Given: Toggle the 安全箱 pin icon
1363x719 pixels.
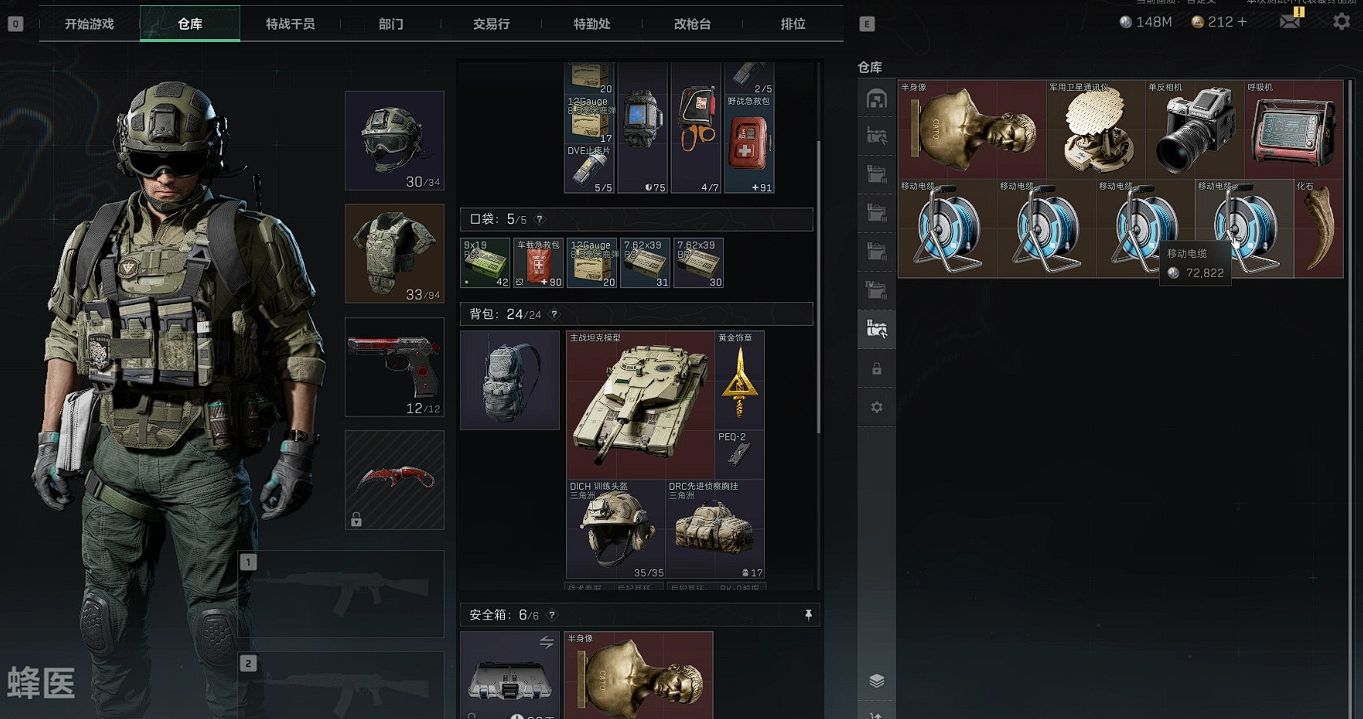Looking at the screenshot, I should pyautogui.click(x=808, y=615).
